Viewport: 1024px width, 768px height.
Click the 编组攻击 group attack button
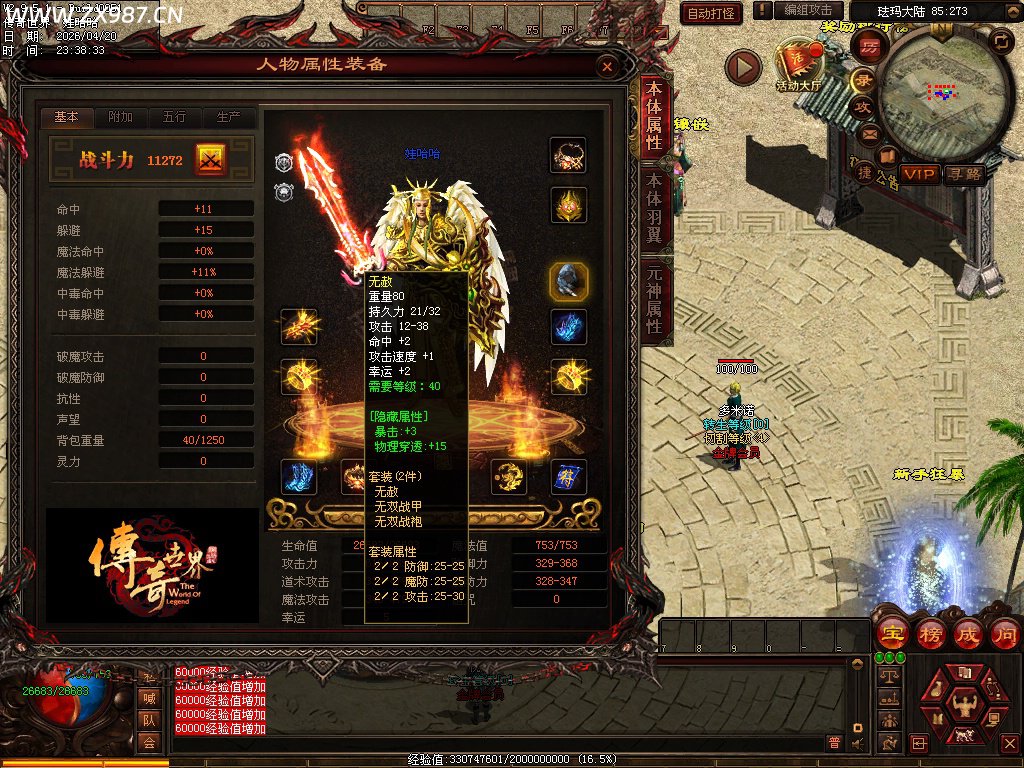click(808, 10)
